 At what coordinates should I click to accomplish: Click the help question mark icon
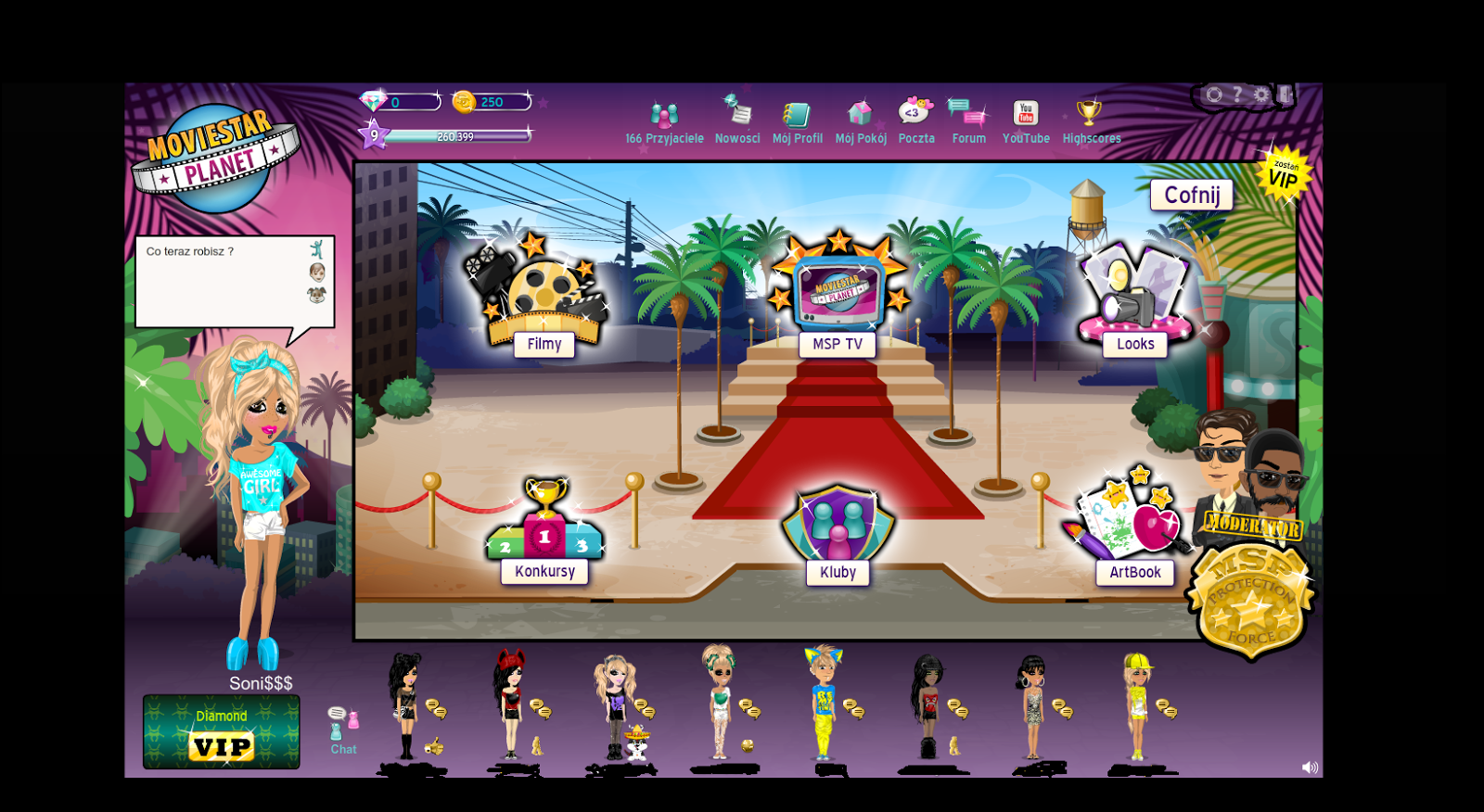point(1237,94)
